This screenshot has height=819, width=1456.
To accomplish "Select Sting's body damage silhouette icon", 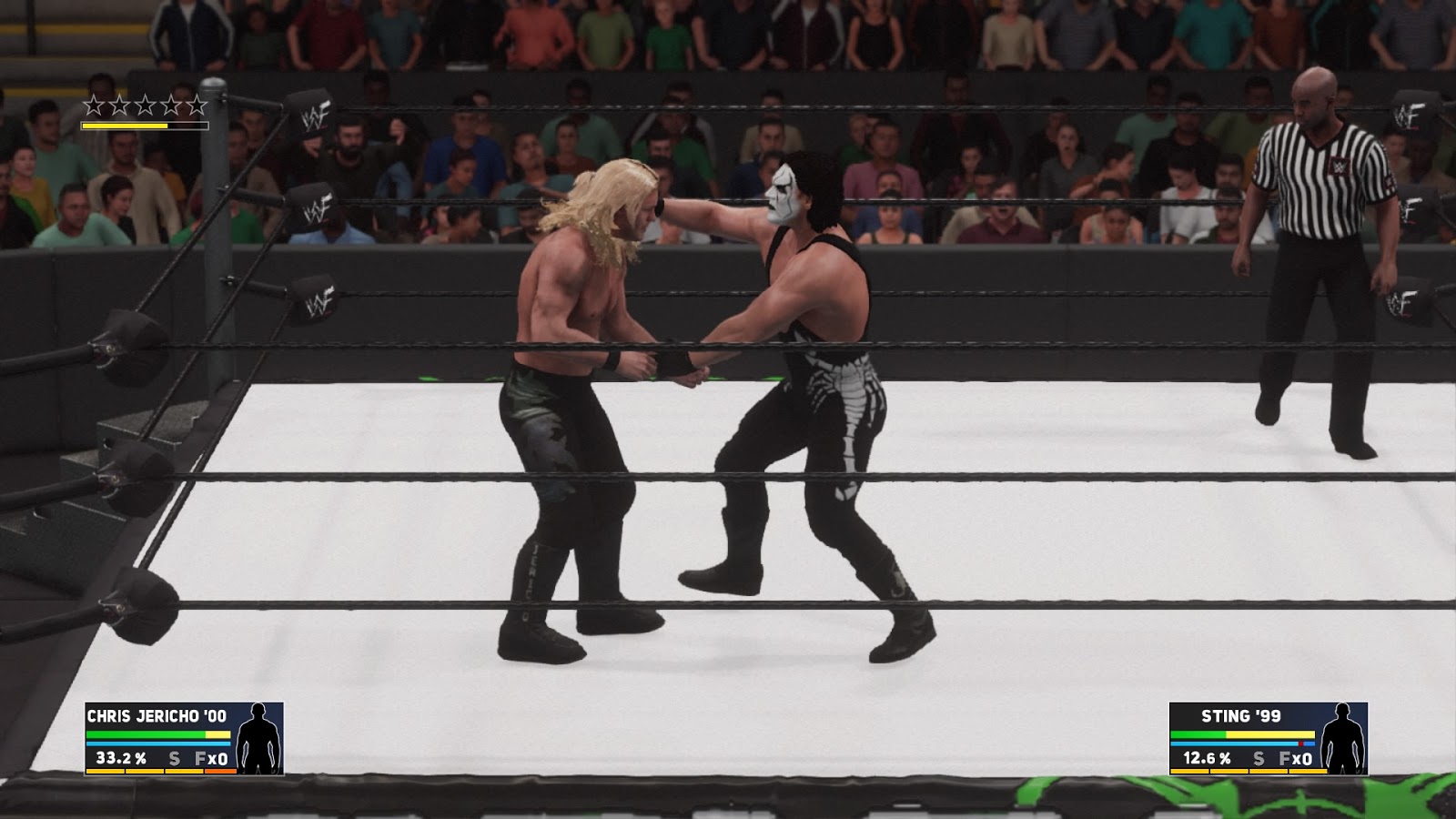I will 1343,737.
